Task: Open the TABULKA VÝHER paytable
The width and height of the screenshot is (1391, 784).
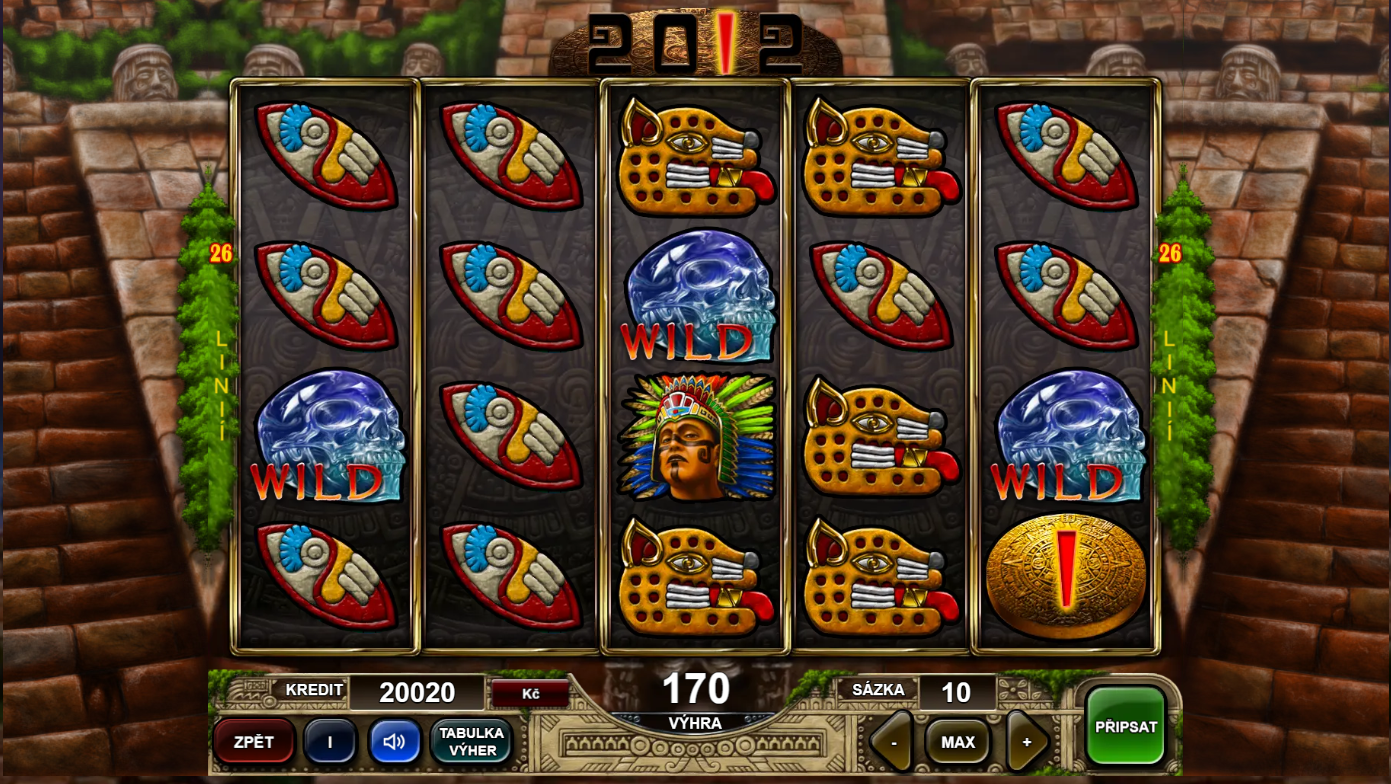Action: [x=472, y=742]
